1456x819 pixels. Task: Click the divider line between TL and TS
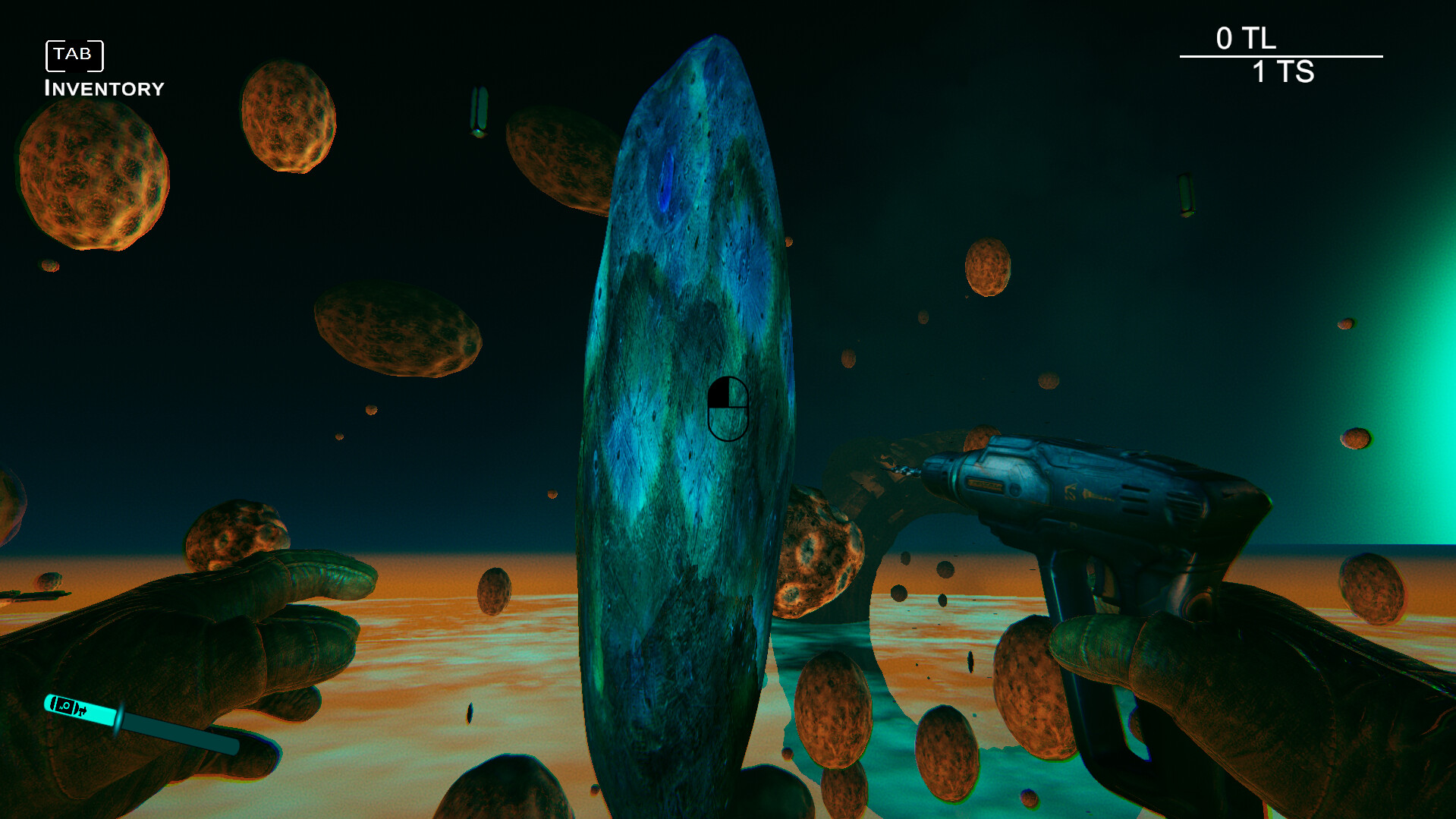tap(1281, 55)
